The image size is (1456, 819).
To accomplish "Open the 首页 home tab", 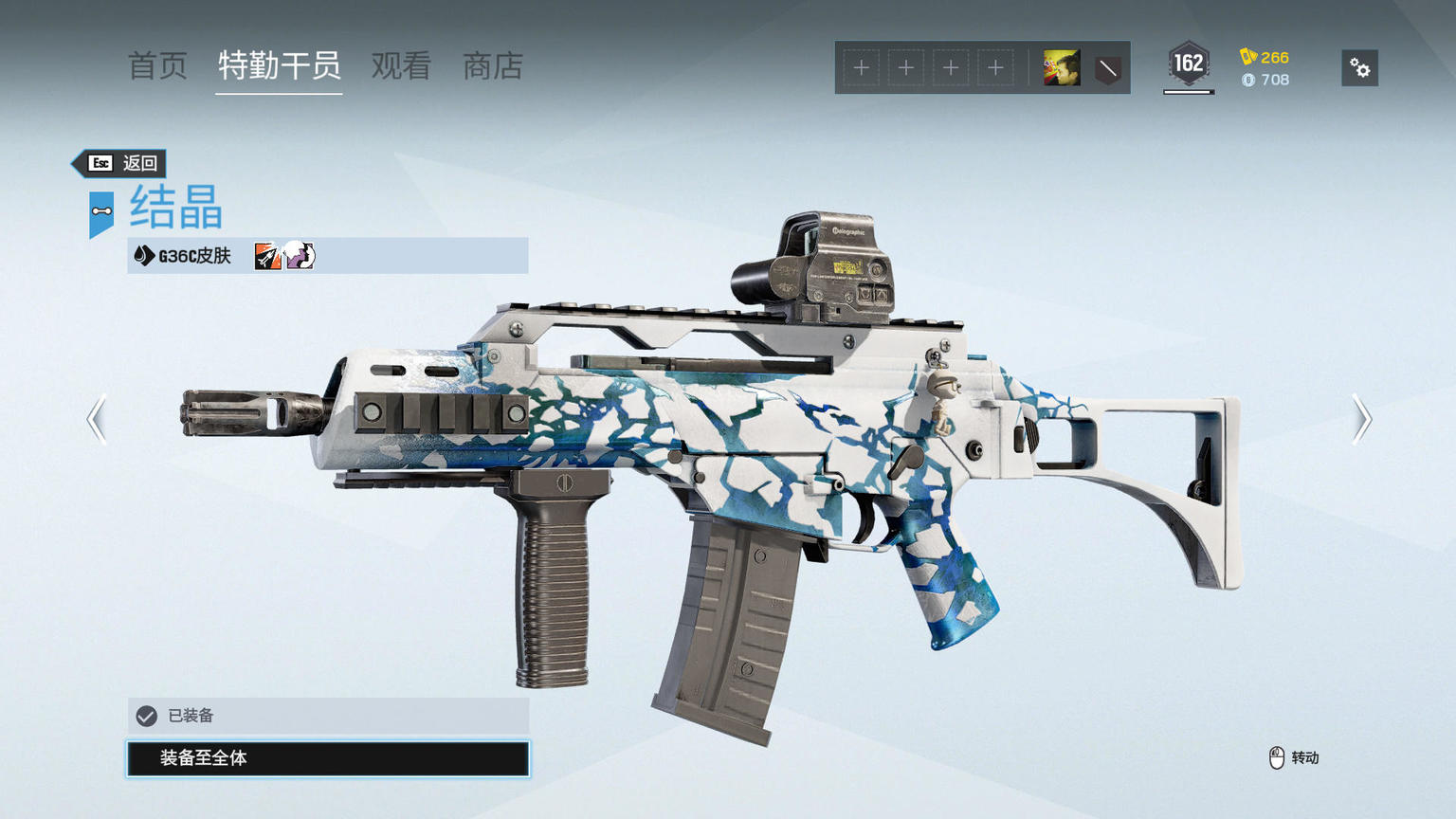I will click(x=157, y=66).
